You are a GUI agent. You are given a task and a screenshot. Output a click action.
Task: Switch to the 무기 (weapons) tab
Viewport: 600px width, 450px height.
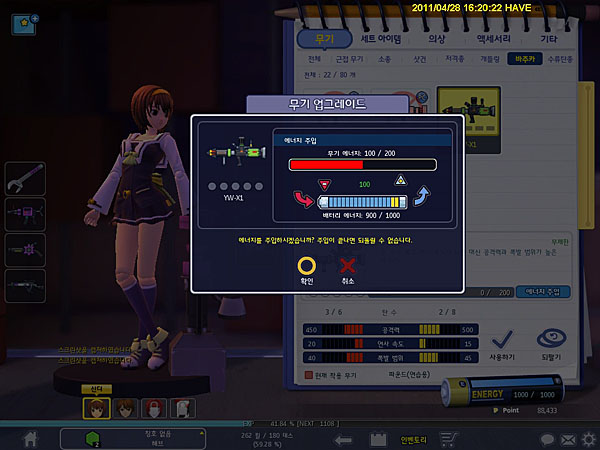click(x=325, y=39)
